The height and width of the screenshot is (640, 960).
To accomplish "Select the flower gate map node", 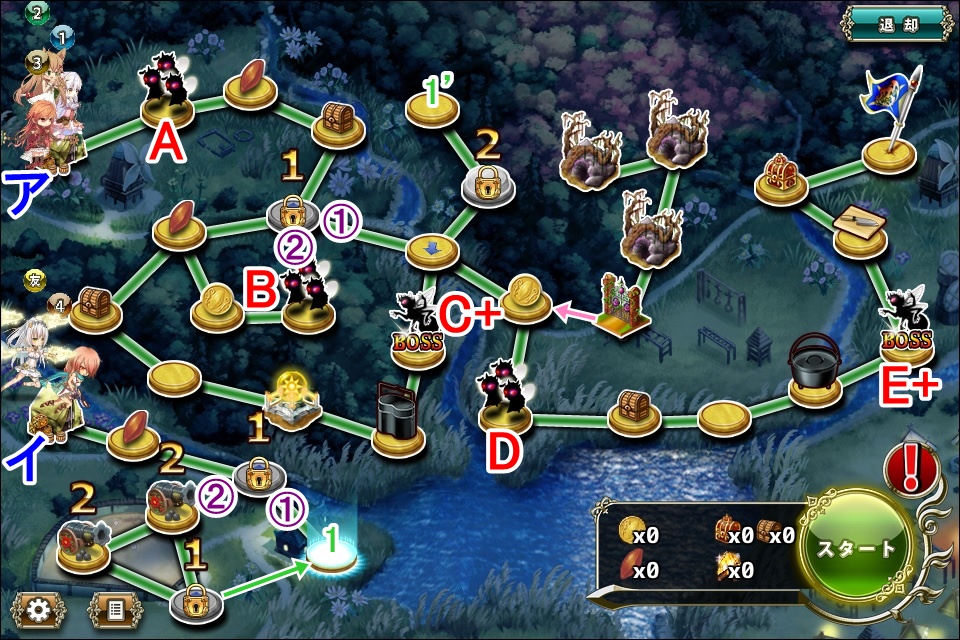I will click(x=624, y=304).
